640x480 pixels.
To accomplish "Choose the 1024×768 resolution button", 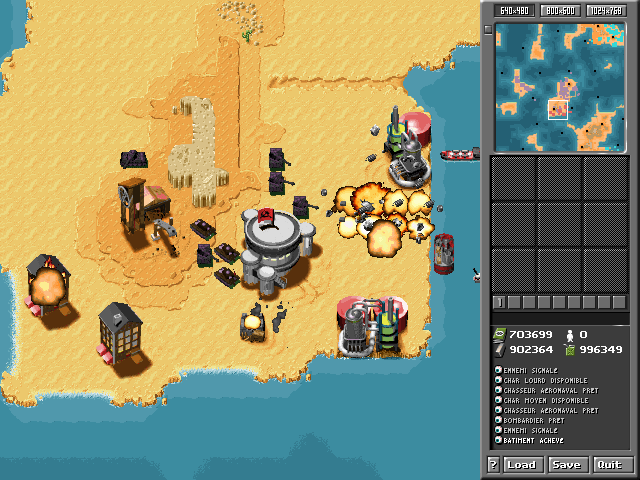I will pos(604,10).
